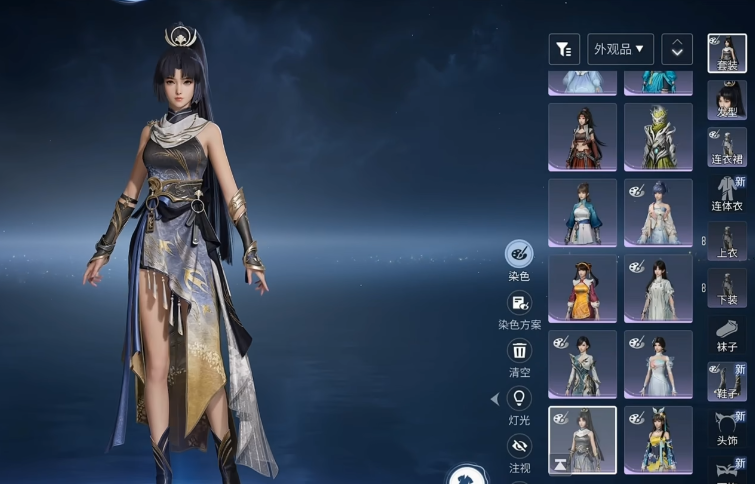
Task: Open 染色方案 dye schemes
Action: pos(519,303)
